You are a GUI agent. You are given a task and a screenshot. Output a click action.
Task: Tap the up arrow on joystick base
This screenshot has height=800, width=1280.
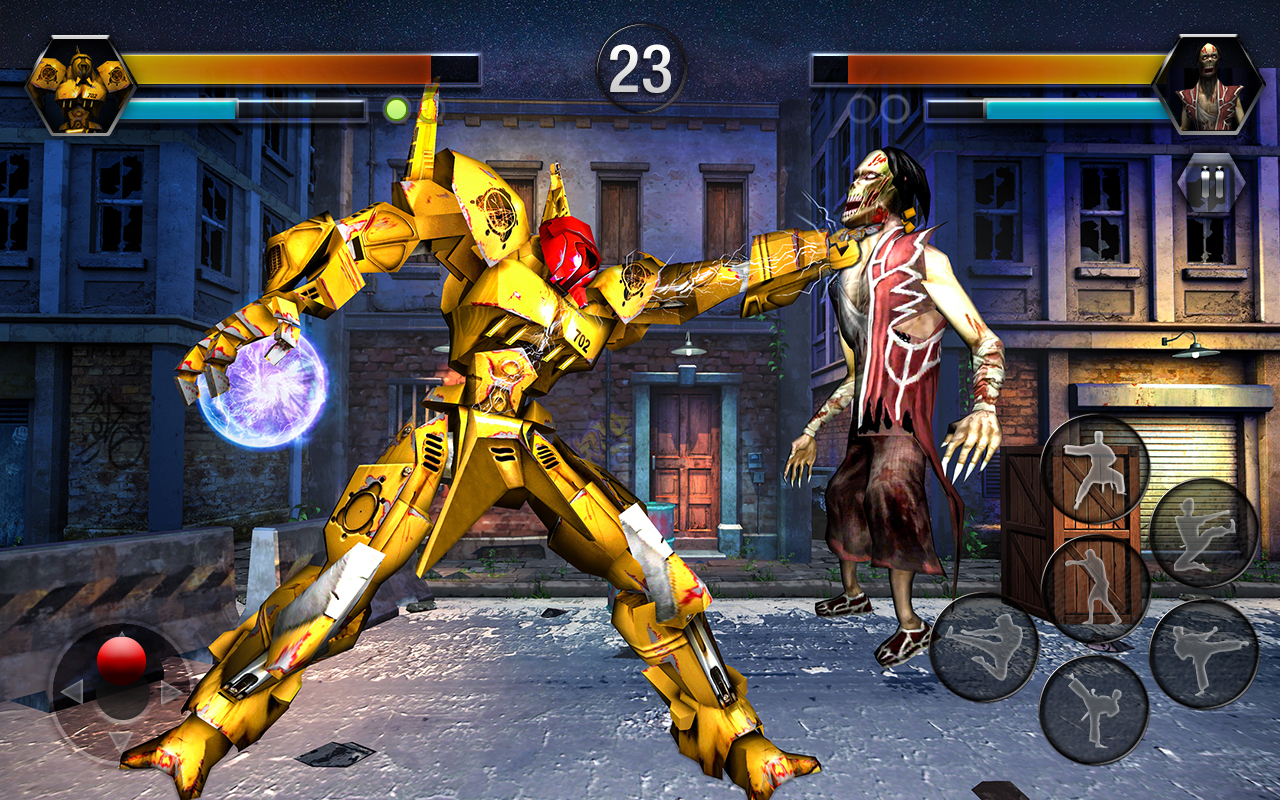[x=122, y=634]
